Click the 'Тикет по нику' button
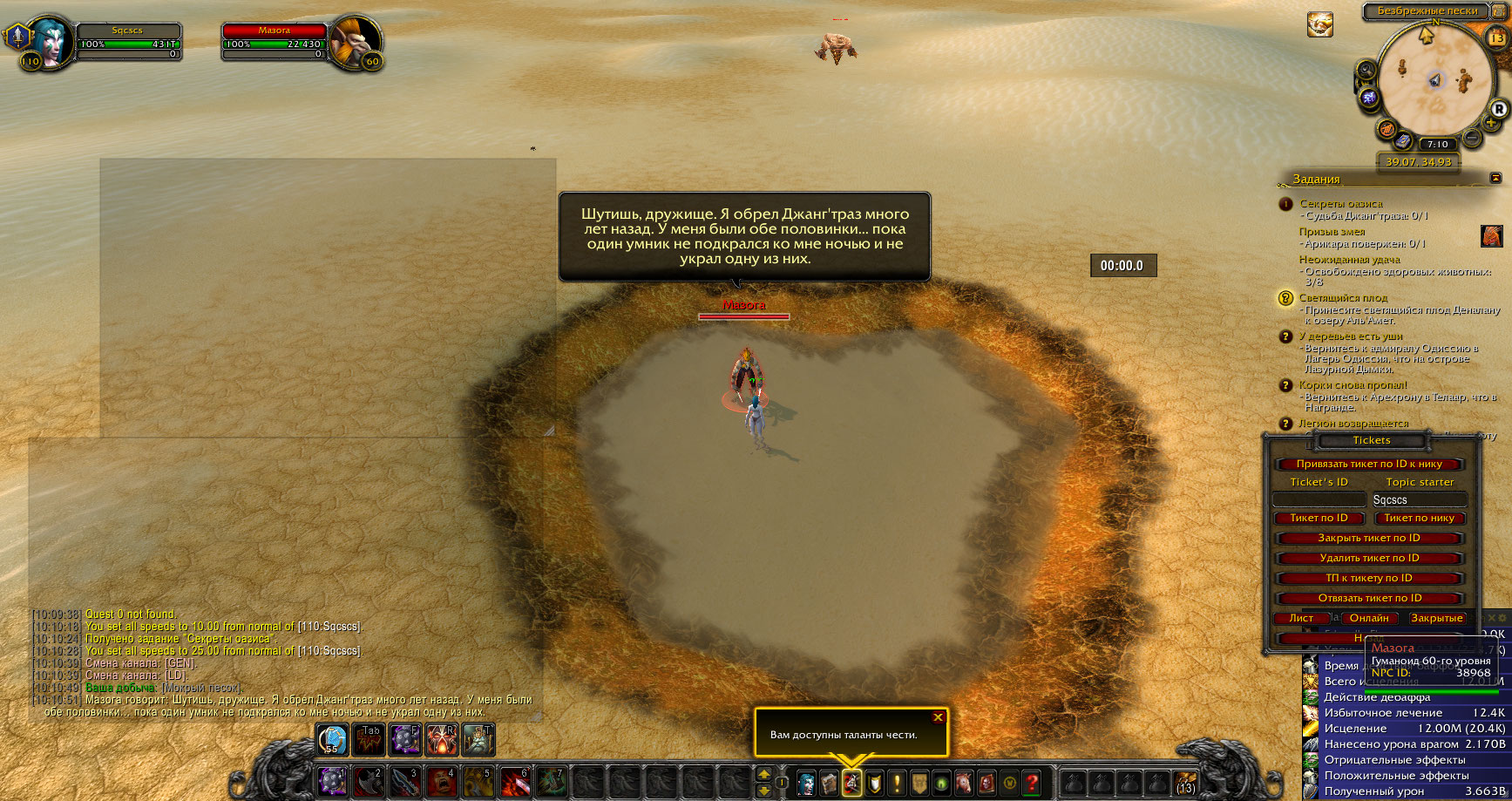1512x801 pixels. pos(1419,518)
